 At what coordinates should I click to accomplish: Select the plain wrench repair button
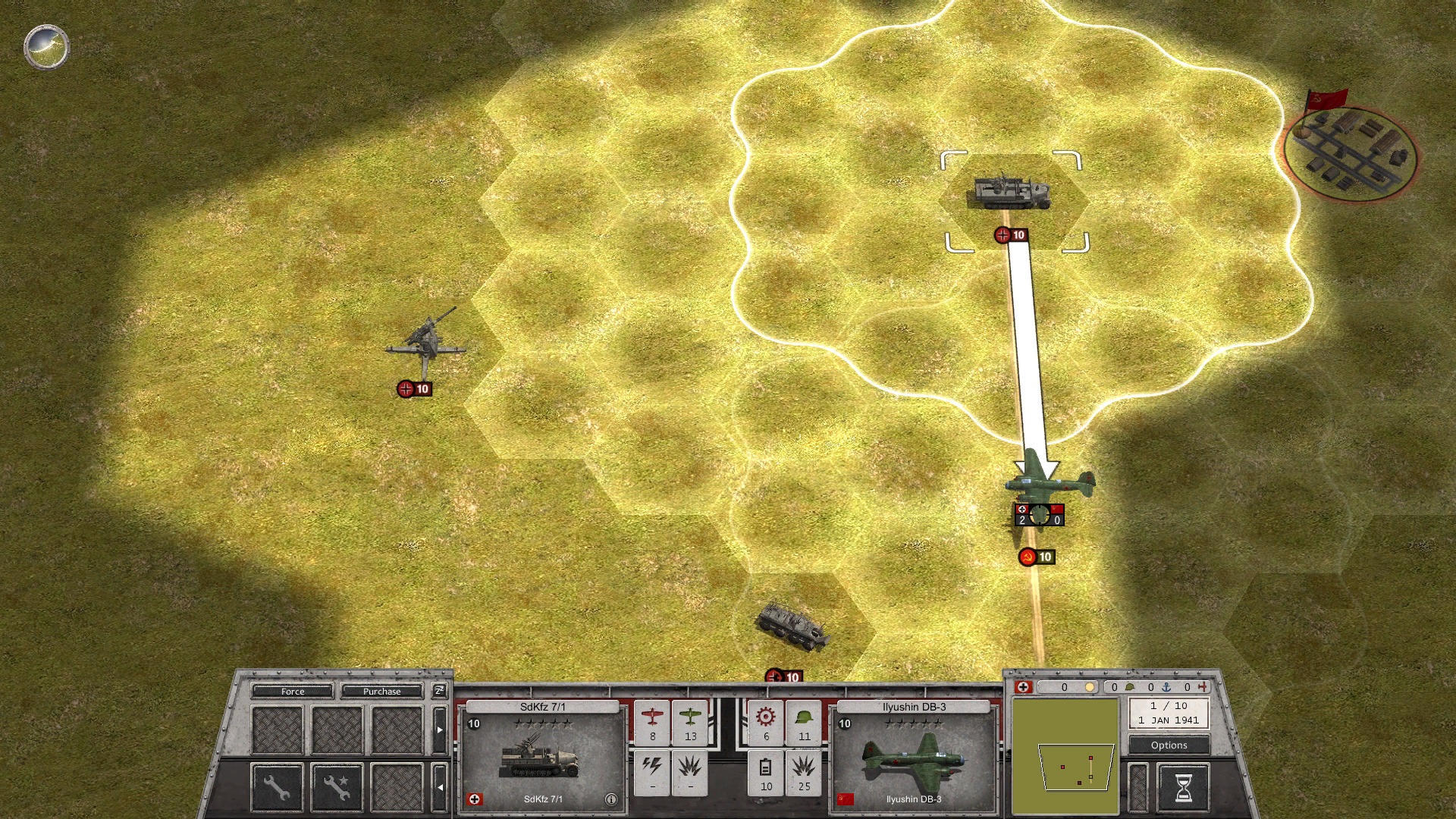(x=276, y=787)
